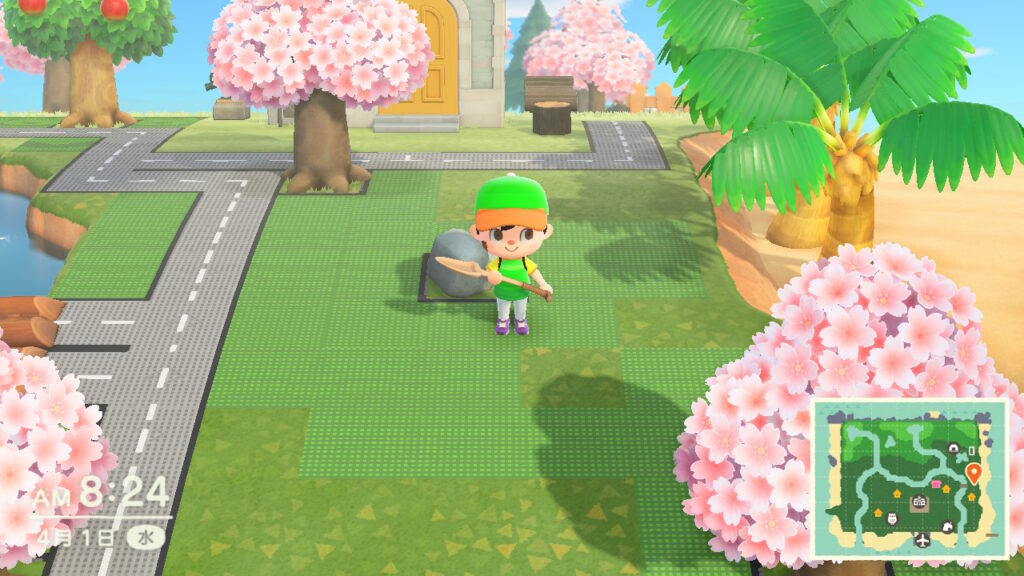Choose the Resident Services building marker

tap(919, 502)
